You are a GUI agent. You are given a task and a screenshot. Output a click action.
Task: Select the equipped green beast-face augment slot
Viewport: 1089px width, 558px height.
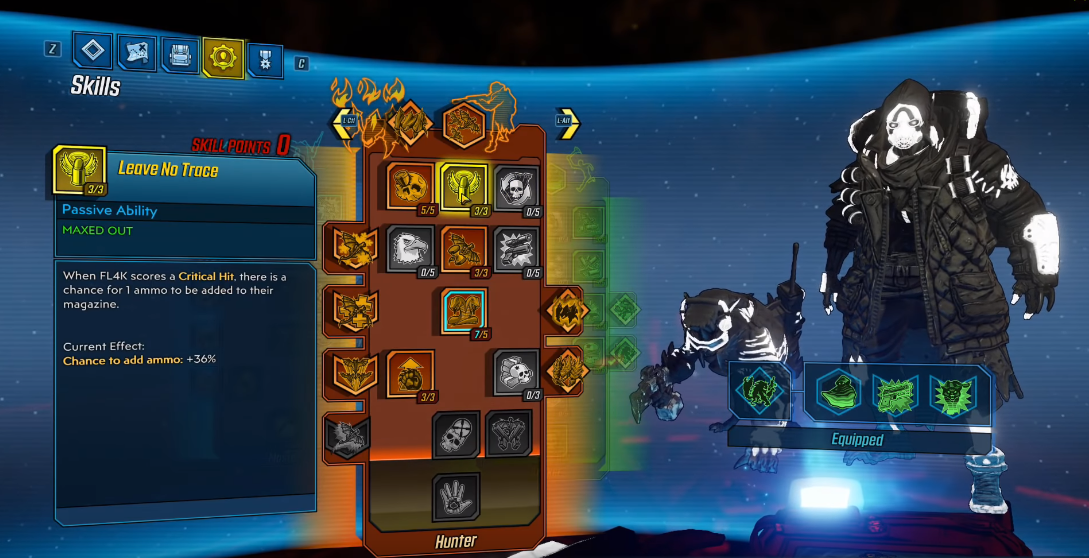click(x=950, y=392)
